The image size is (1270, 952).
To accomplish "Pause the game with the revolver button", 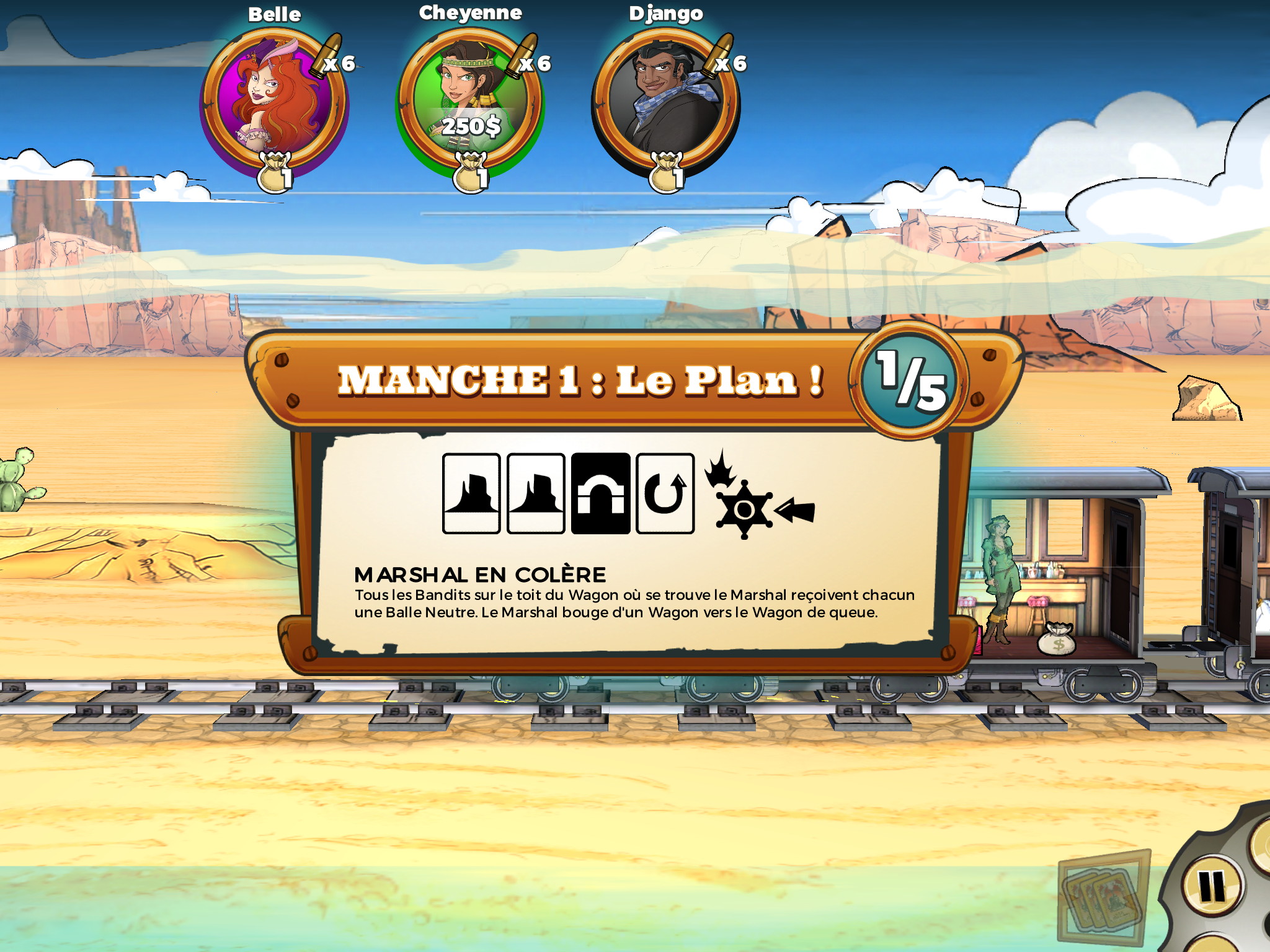I will click(1212, 887).
